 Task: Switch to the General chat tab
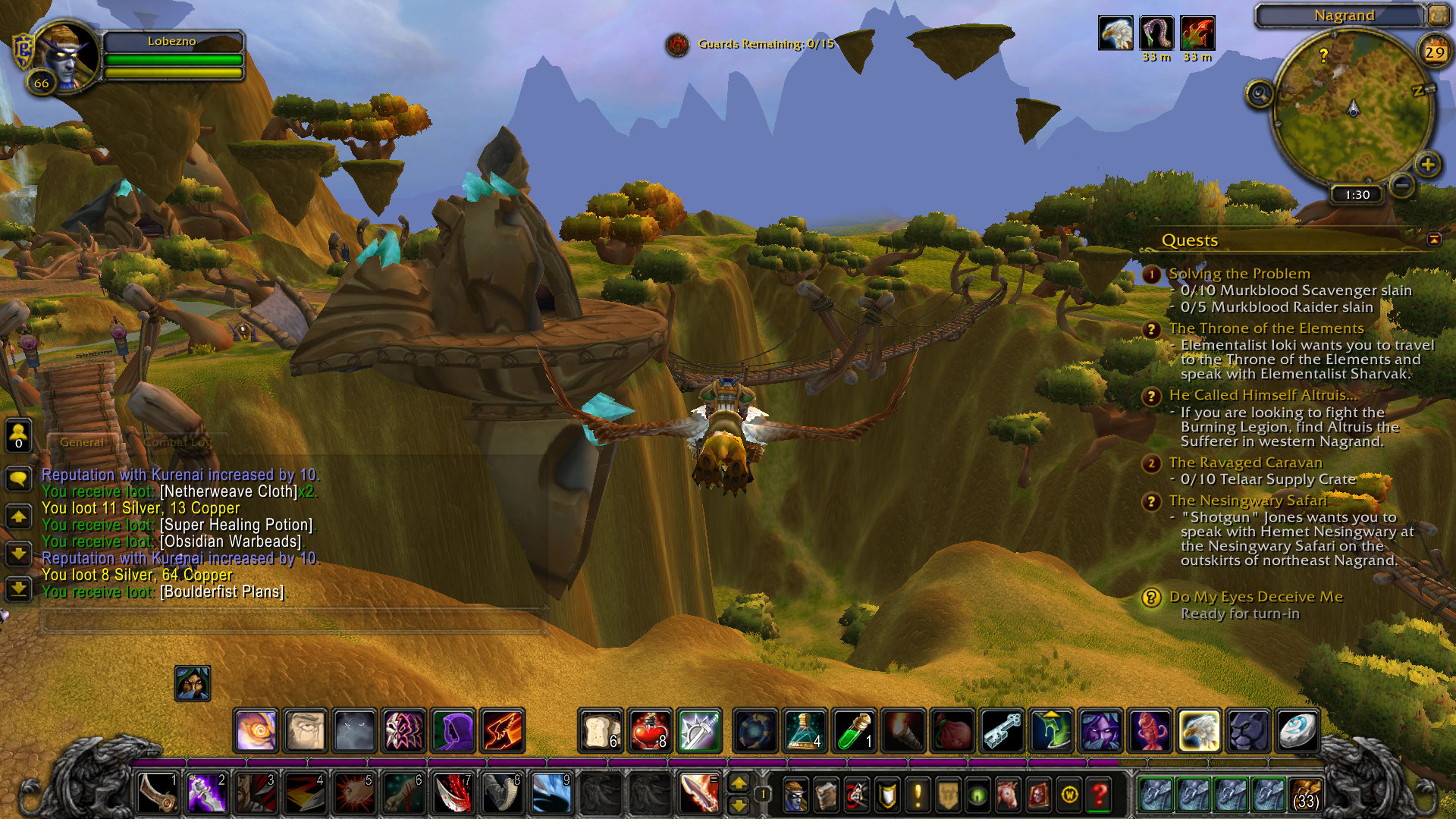point(82,442)
